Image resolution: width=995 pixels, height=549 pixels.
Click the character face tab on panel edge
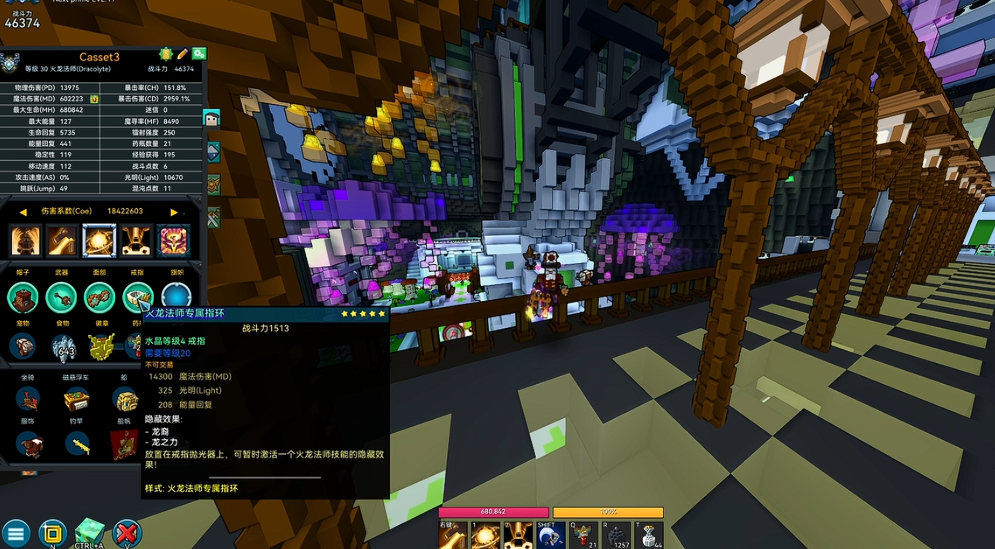[212, 118]
